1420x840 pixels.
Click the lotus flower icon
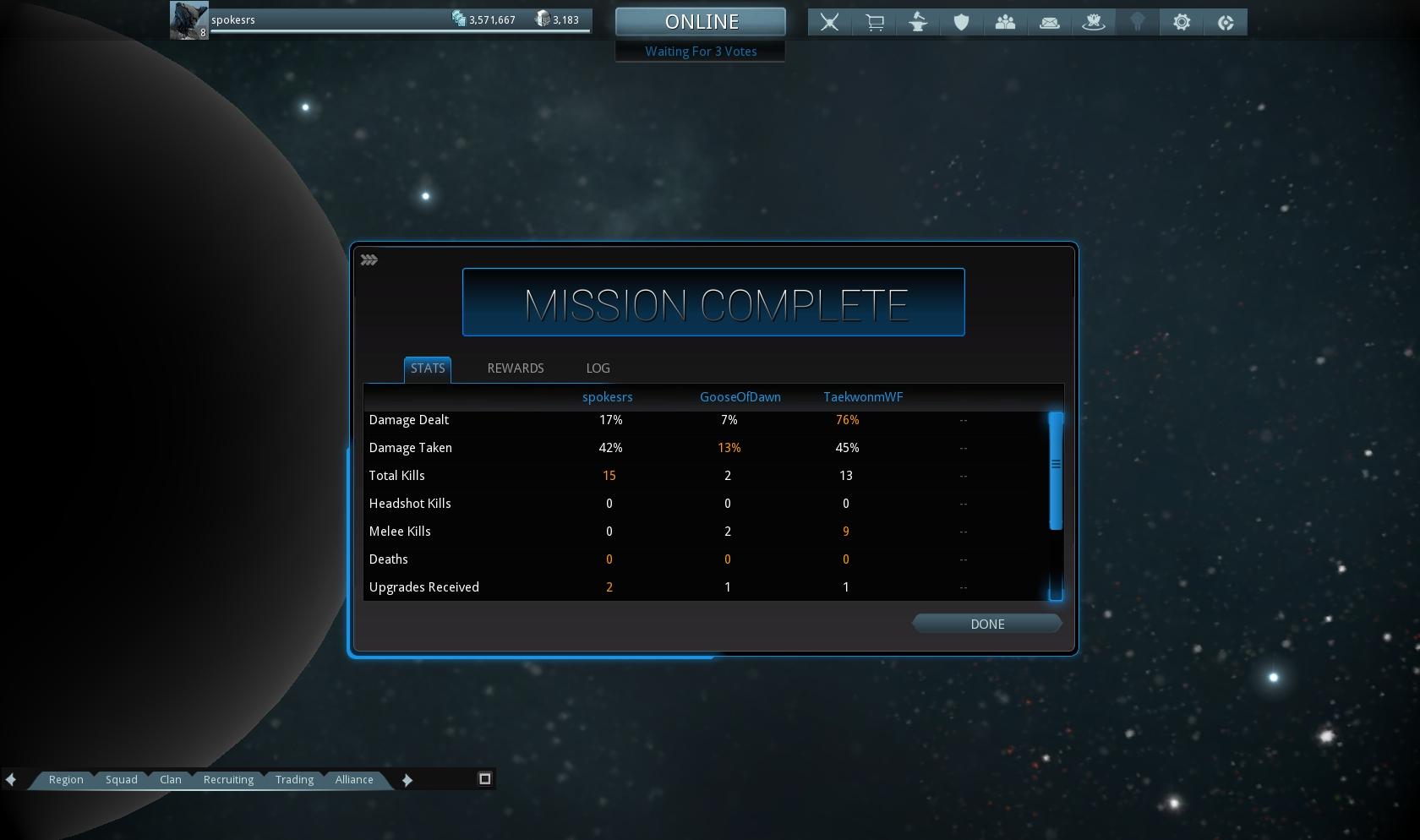click(x=1093, y=23)
